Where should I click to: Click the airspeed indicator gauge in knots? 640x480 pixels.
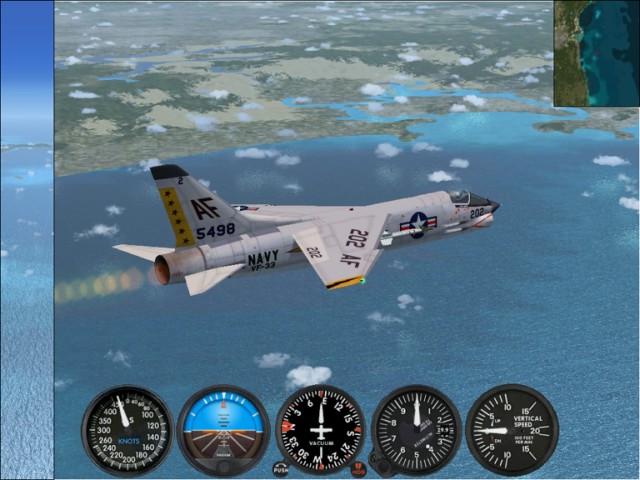127,430
